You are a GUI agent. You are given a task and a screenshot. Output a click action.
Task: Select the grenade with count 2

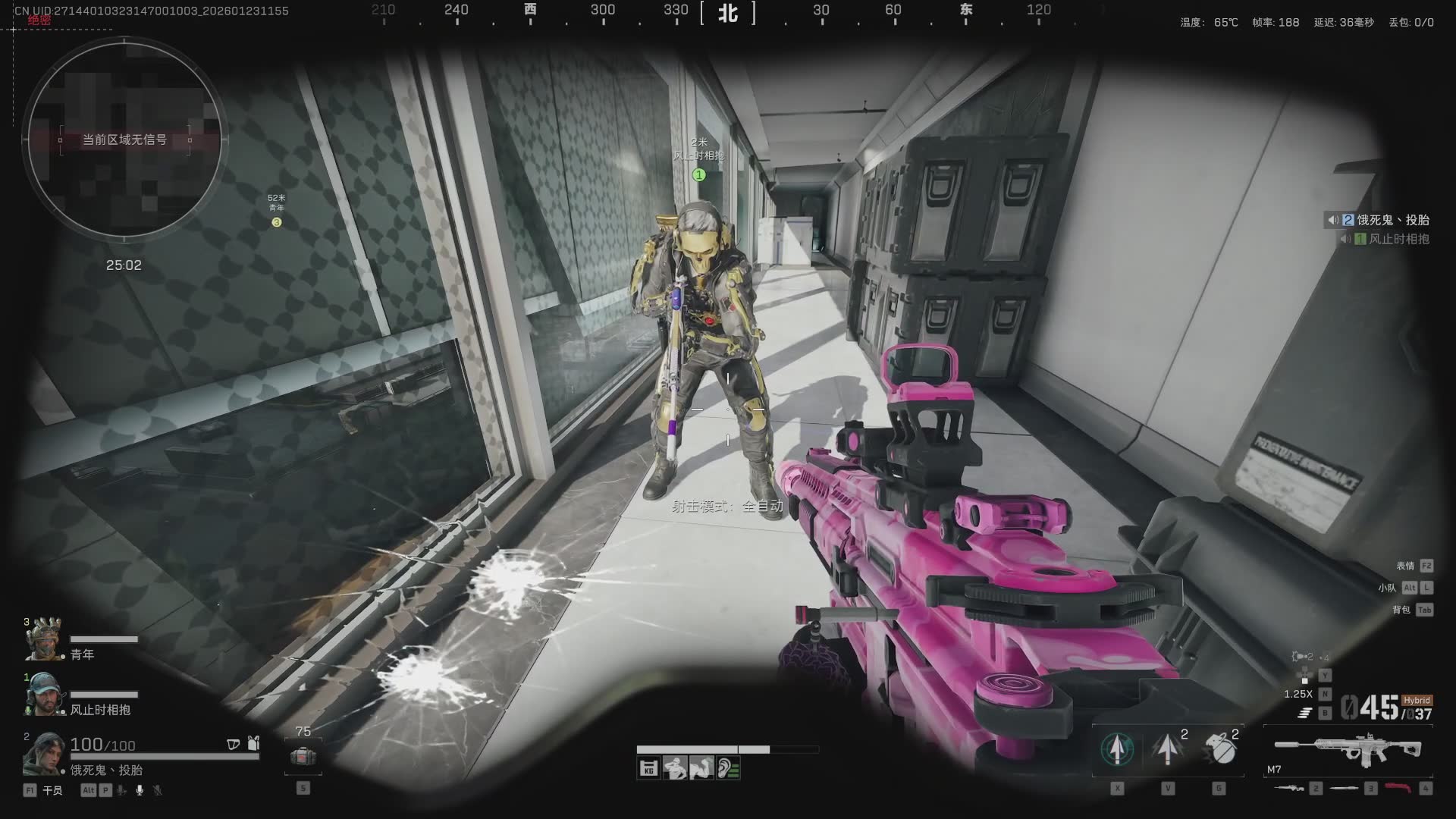1219,749
